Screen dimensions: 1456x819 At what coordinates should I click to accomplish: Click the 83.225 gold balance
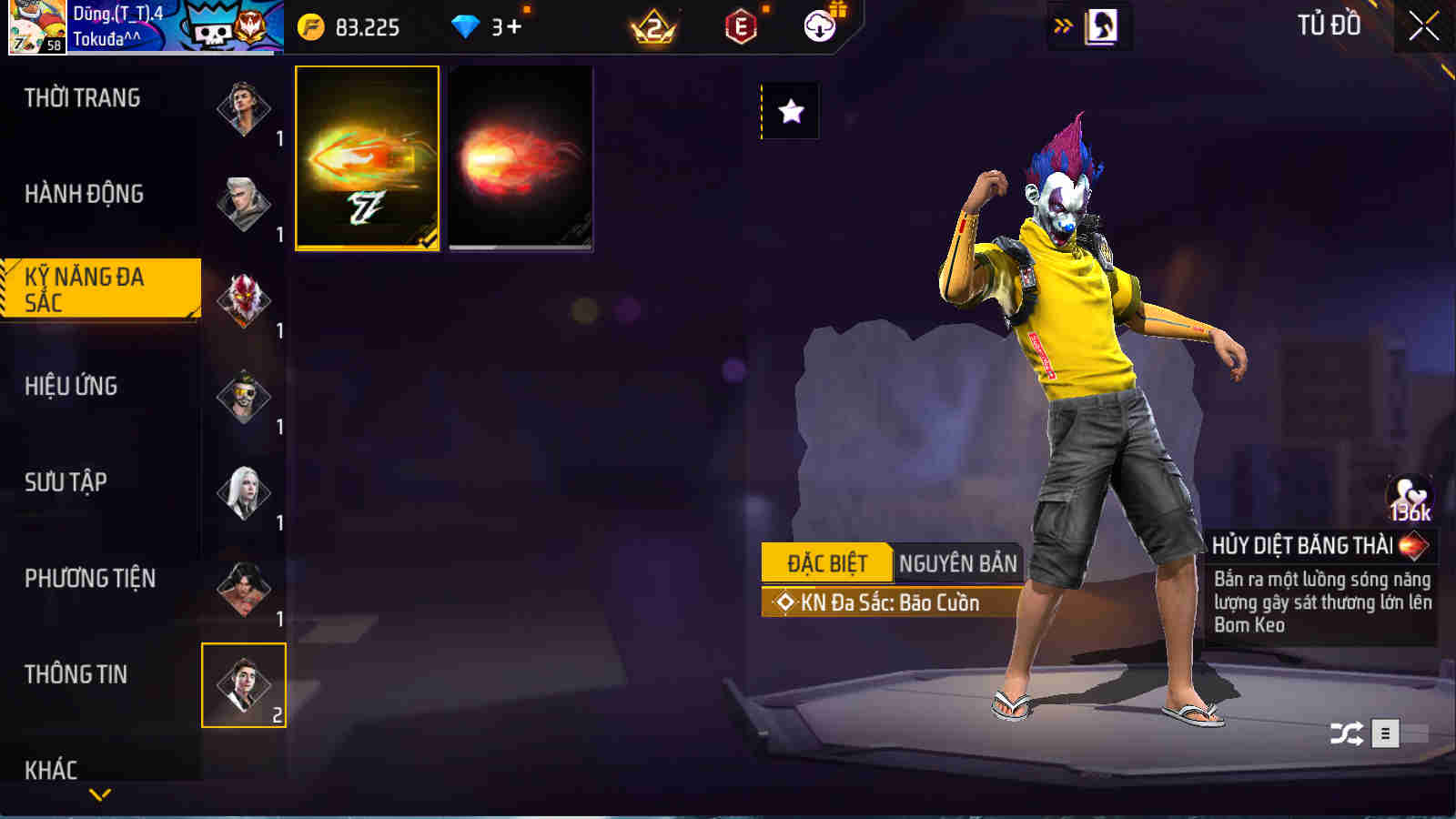coord(369,26)
